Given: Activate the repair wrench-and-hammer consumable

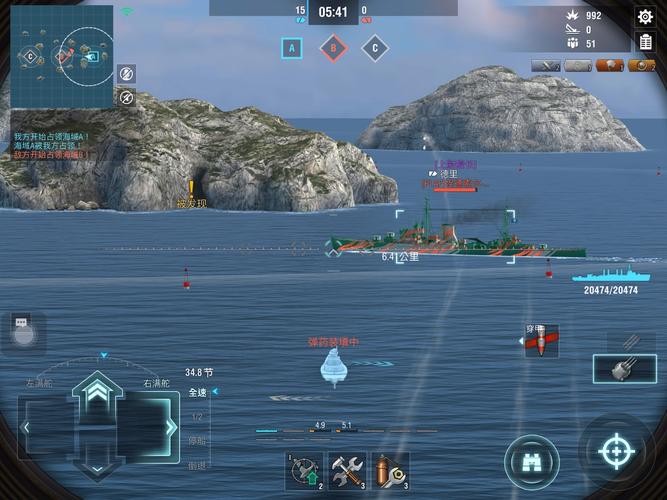Looking at the screenshot, I should pyautogui.click(x=347, y=471).
